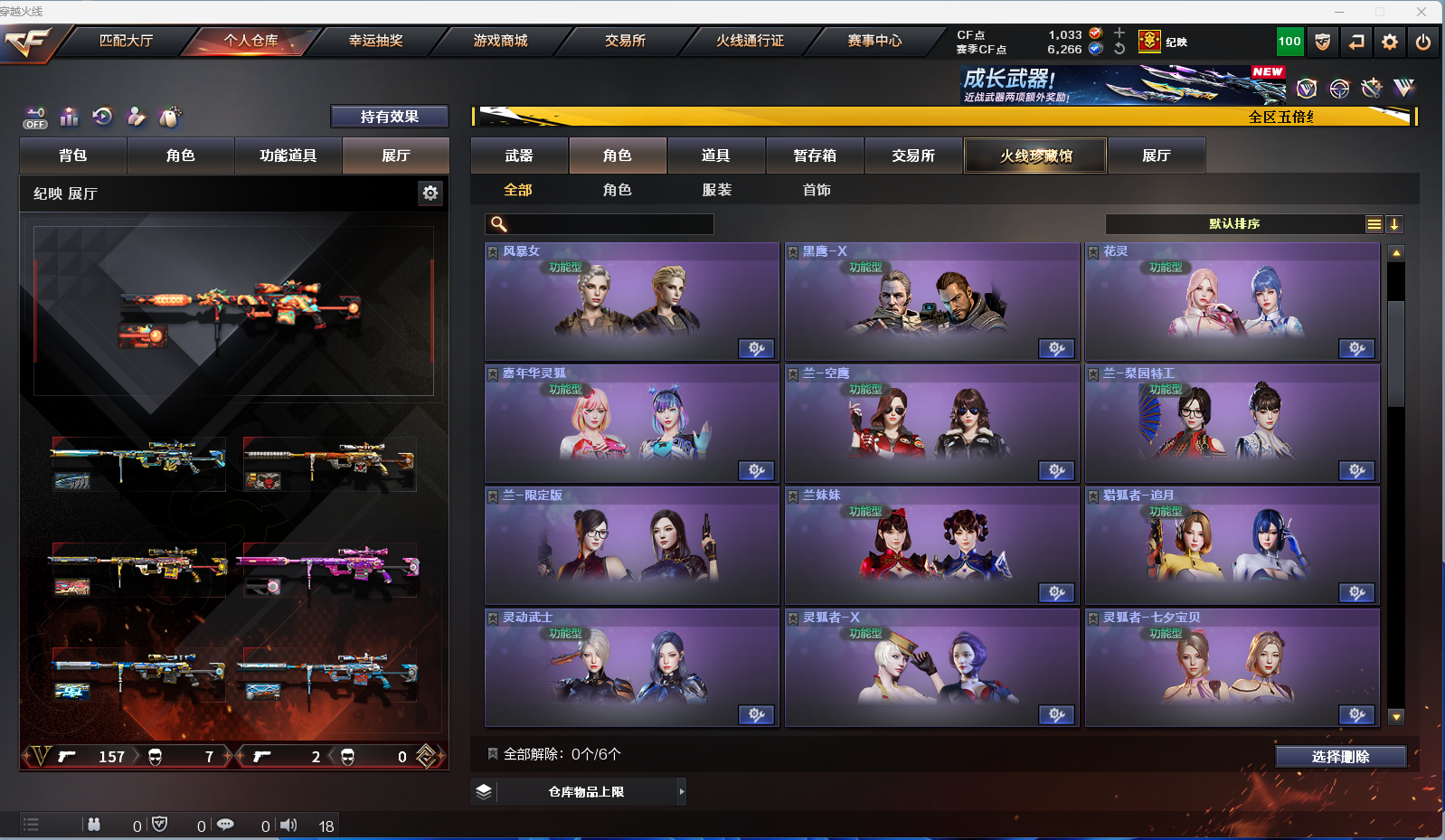Select the 风暴女 character card

(x=631, y=302)
